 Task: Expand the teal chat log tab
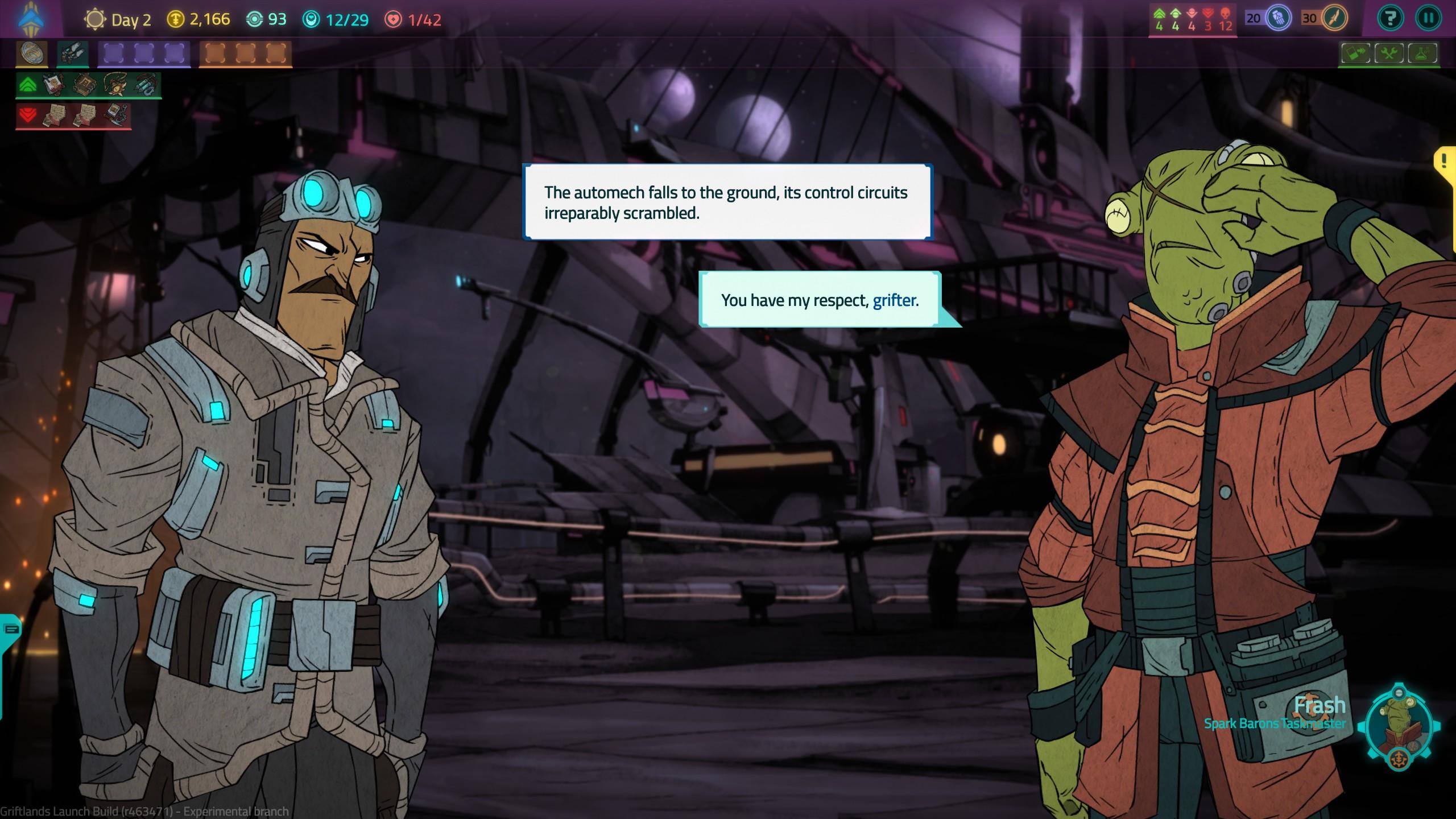pyautogui.click(x=11, y=630)
